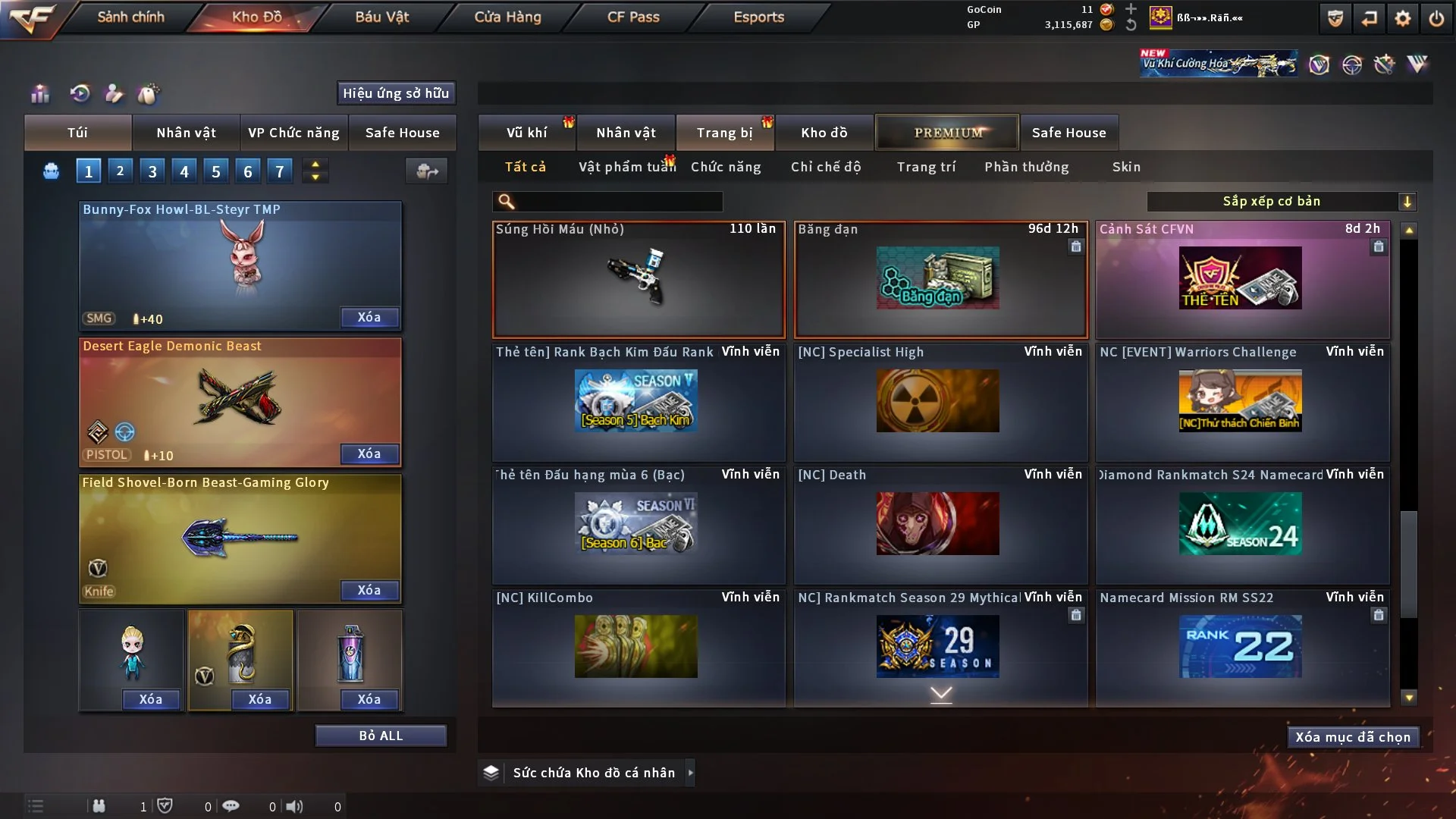Screen dimensions: 1456x819
Task: Select the Súng Hồi Máu (Nhỏ) item
Action: (639, 279)
